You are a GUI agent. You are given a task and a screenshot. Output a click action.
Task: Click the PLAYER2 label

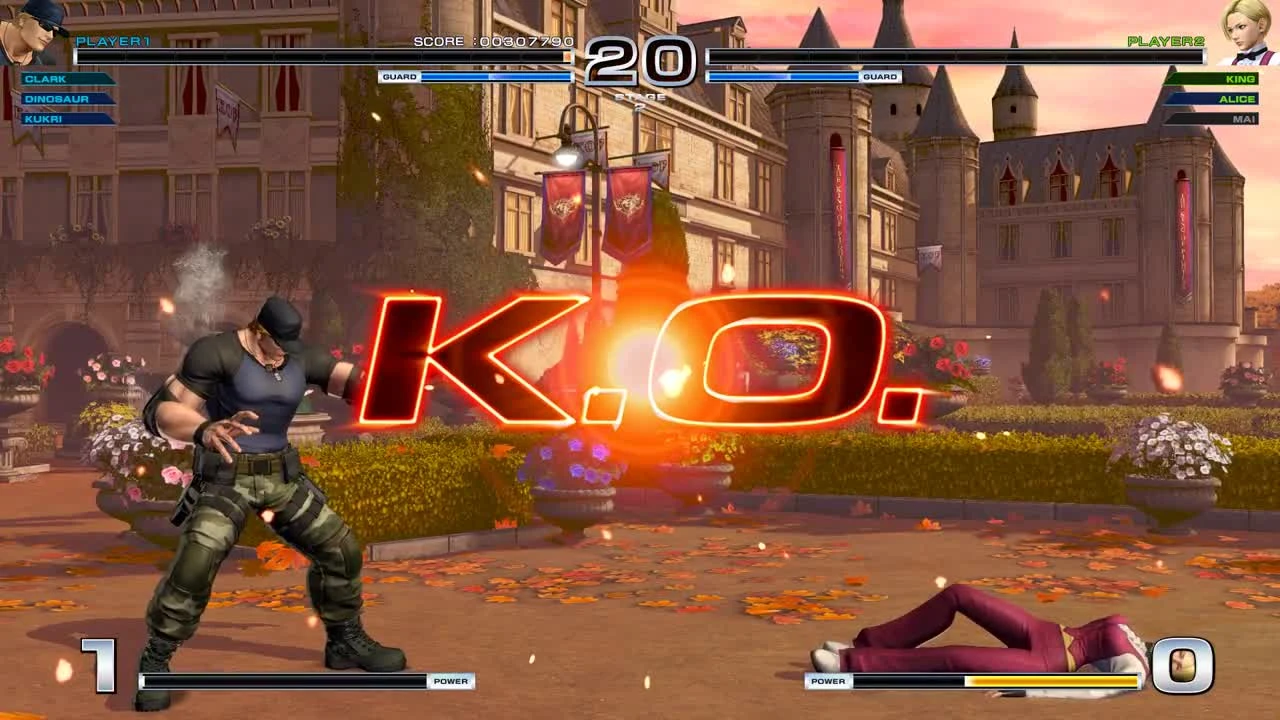1164,40
